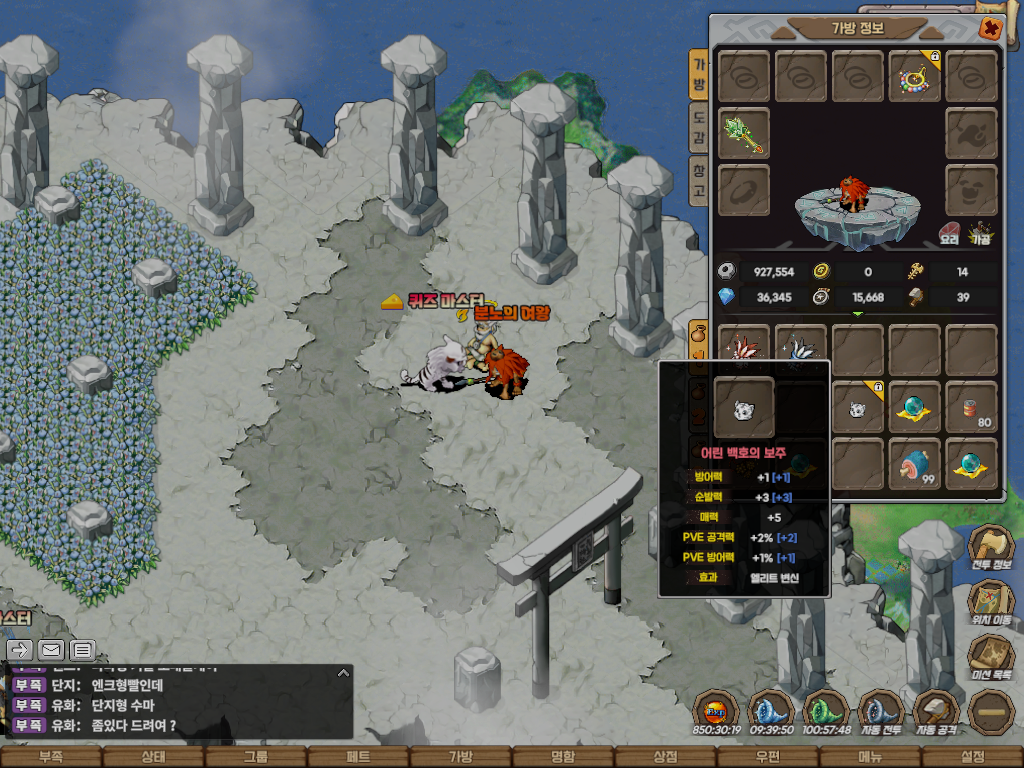Select the equipped green staff weapon slot
The width and height of the screenshot is (1024, 768).
[744, 133]
